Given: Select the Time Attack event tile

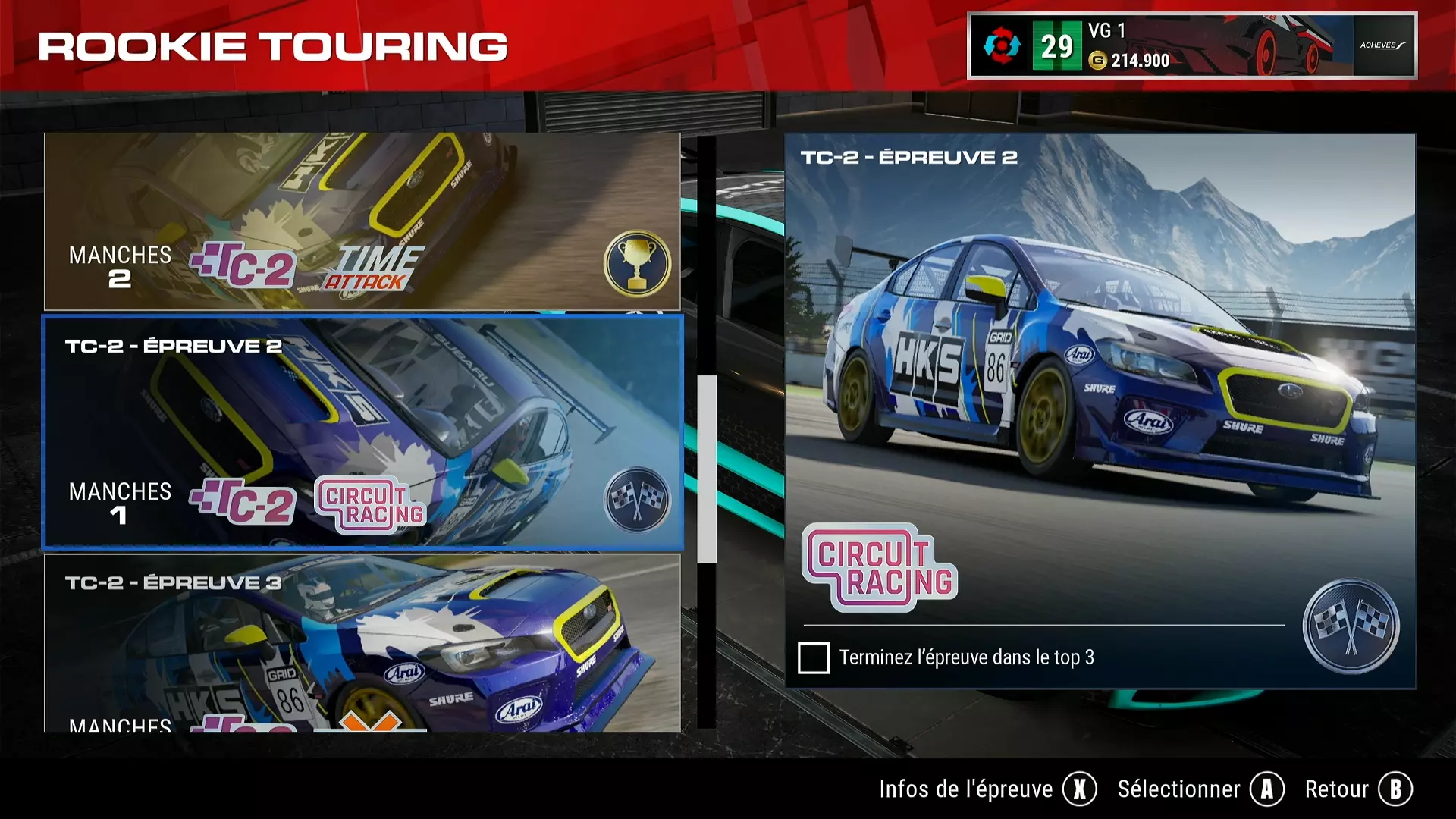Looking at the screenshot, I should coord(362,221).
